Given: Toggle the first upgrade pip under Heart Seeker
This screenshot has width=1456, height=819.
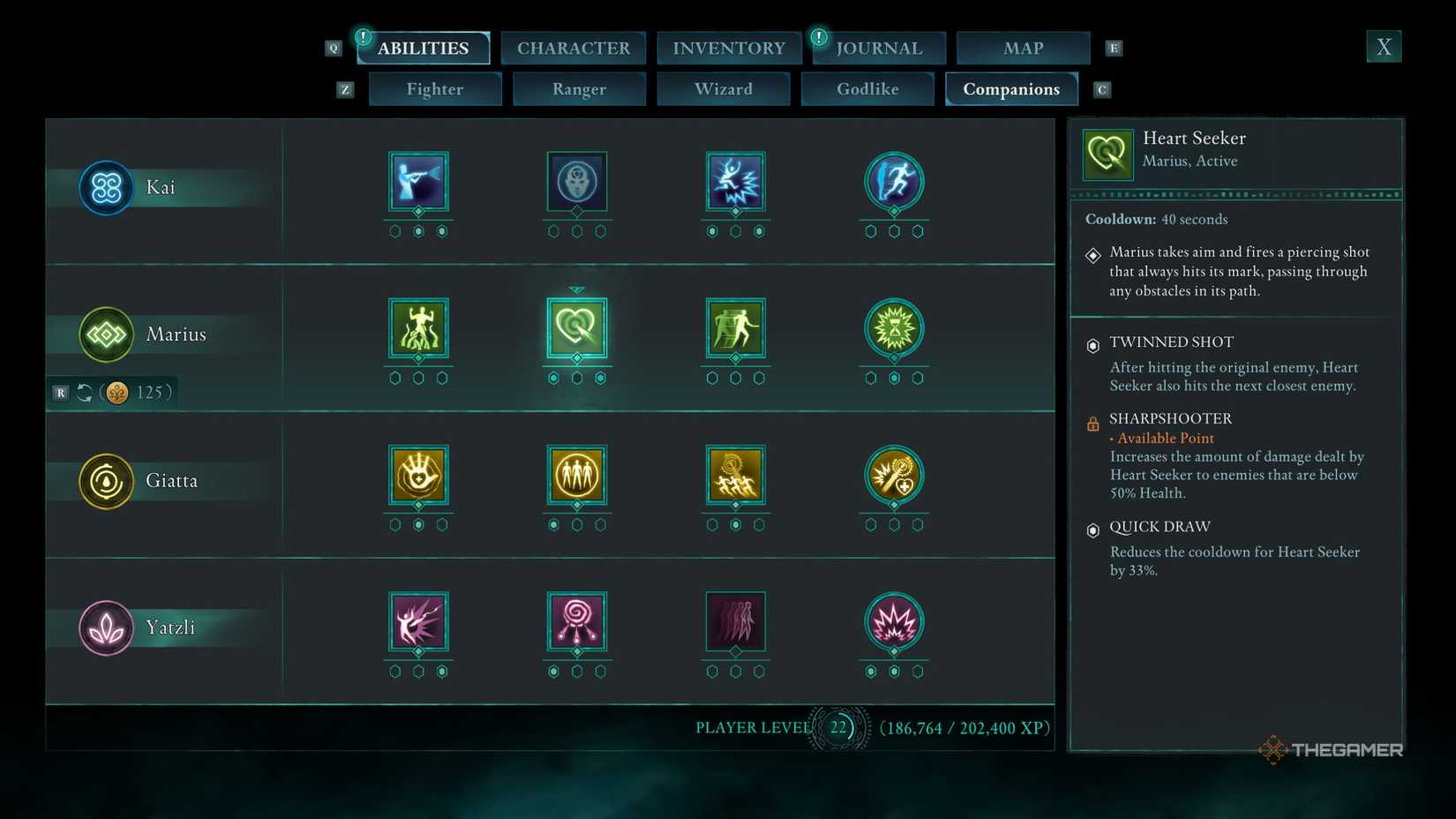Looking at the screenshot, I should (x=553, y=377).
